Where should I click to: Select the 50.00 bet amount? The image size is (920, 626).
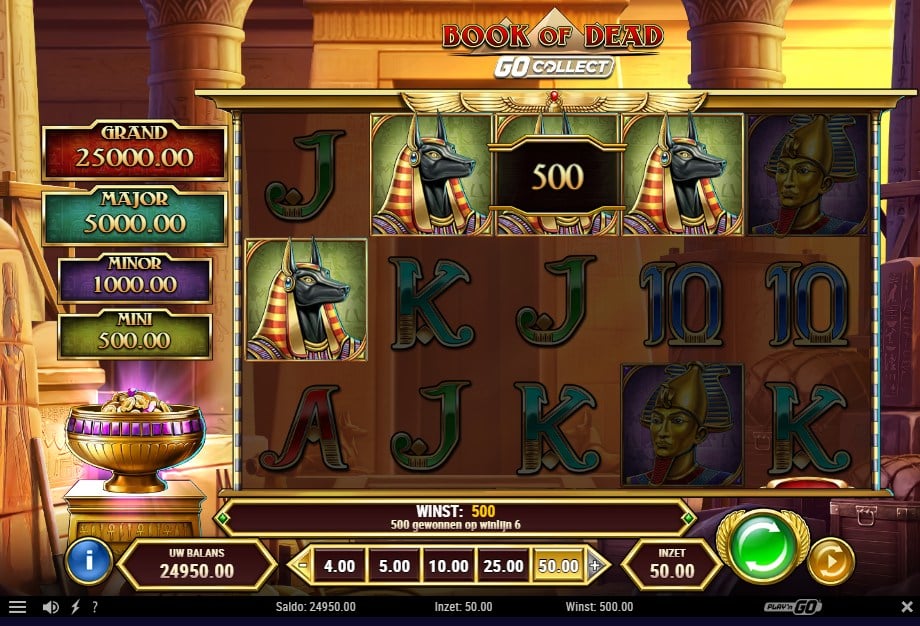(x=558, y=566)
